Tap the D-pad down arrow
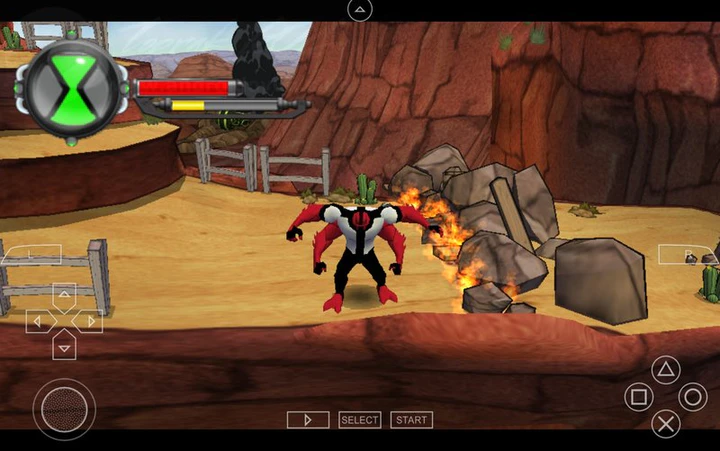 (64, 347)
